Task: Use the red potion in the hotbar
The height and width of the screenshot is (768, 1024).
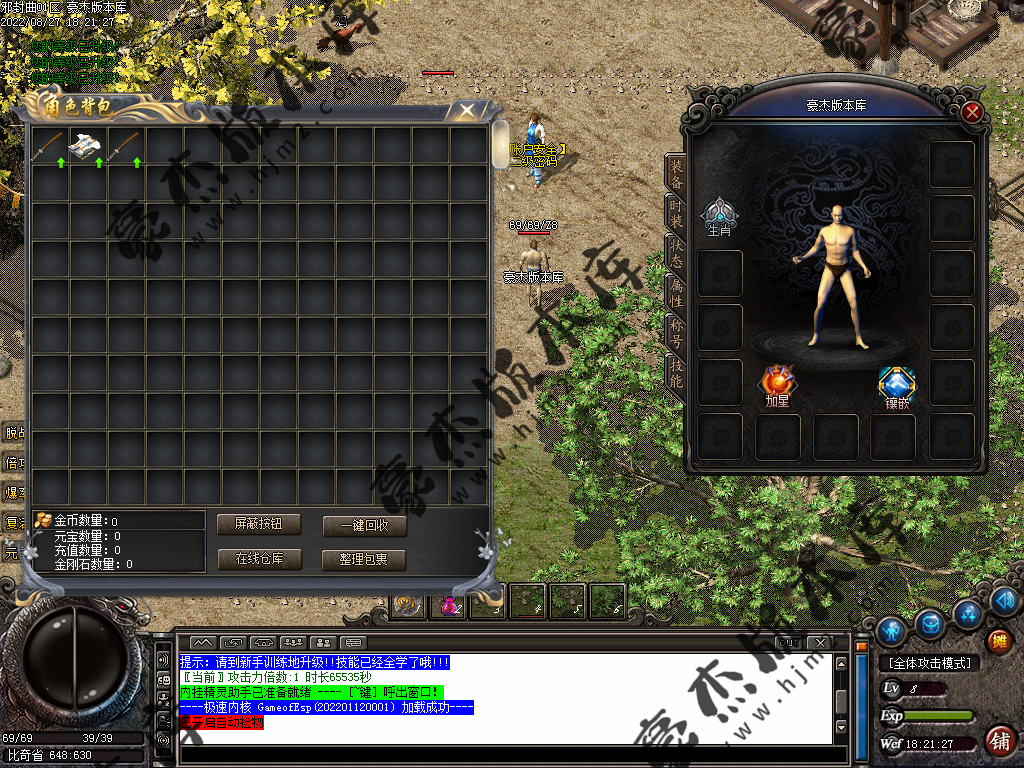Action: click(x=449, y=603)
